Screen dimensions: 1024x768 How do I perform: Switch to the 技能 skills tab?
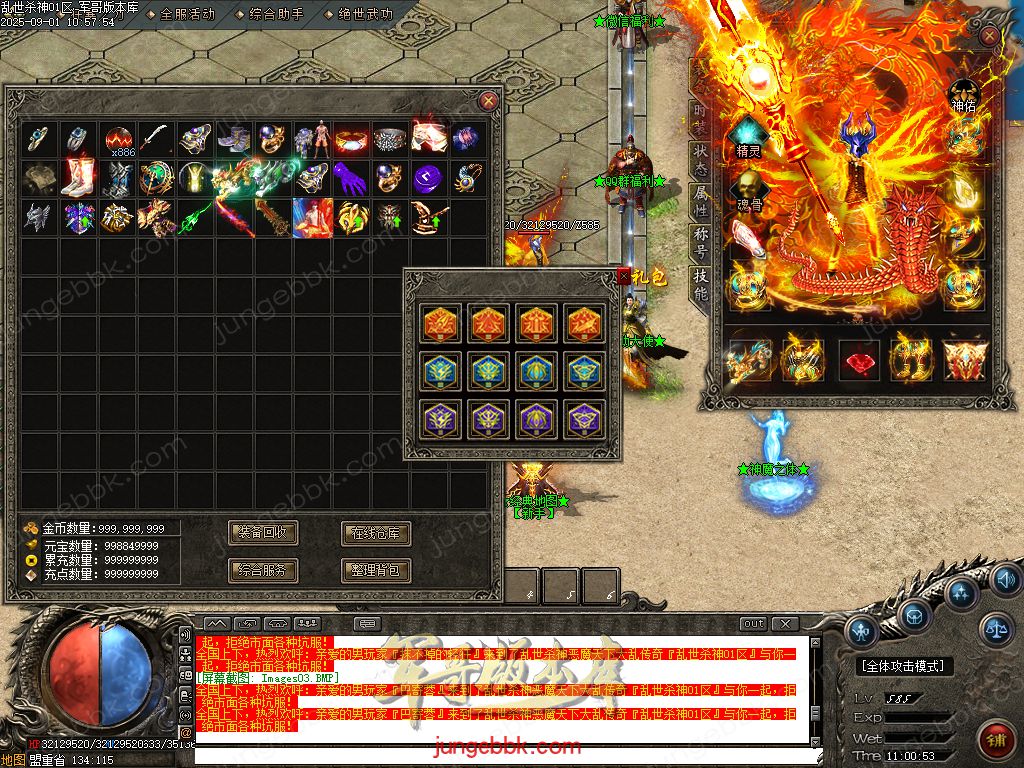pyautogui.click(x=701, y=284)
